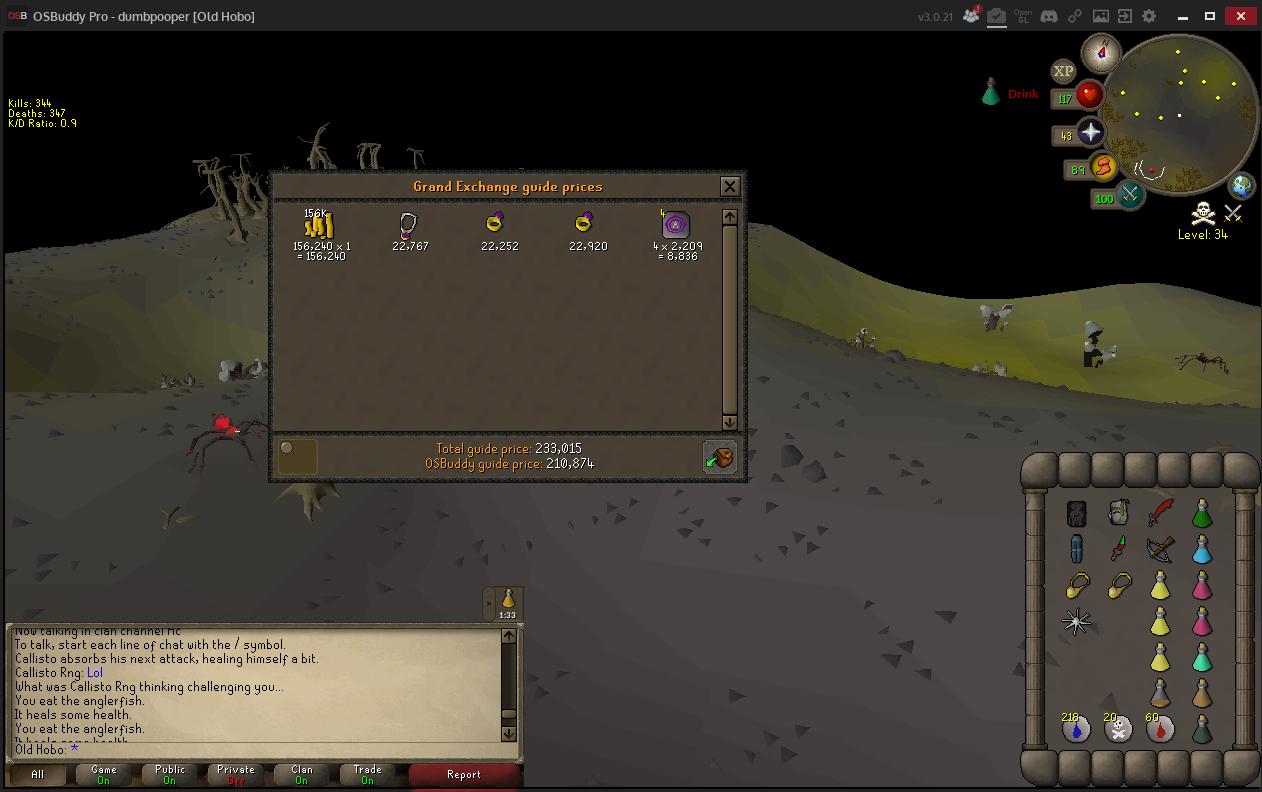This screenshot has height=792, width=1262.
Task: Click the add-all inventory bag button
Action: pyautogui.click(x=719, y=456)
